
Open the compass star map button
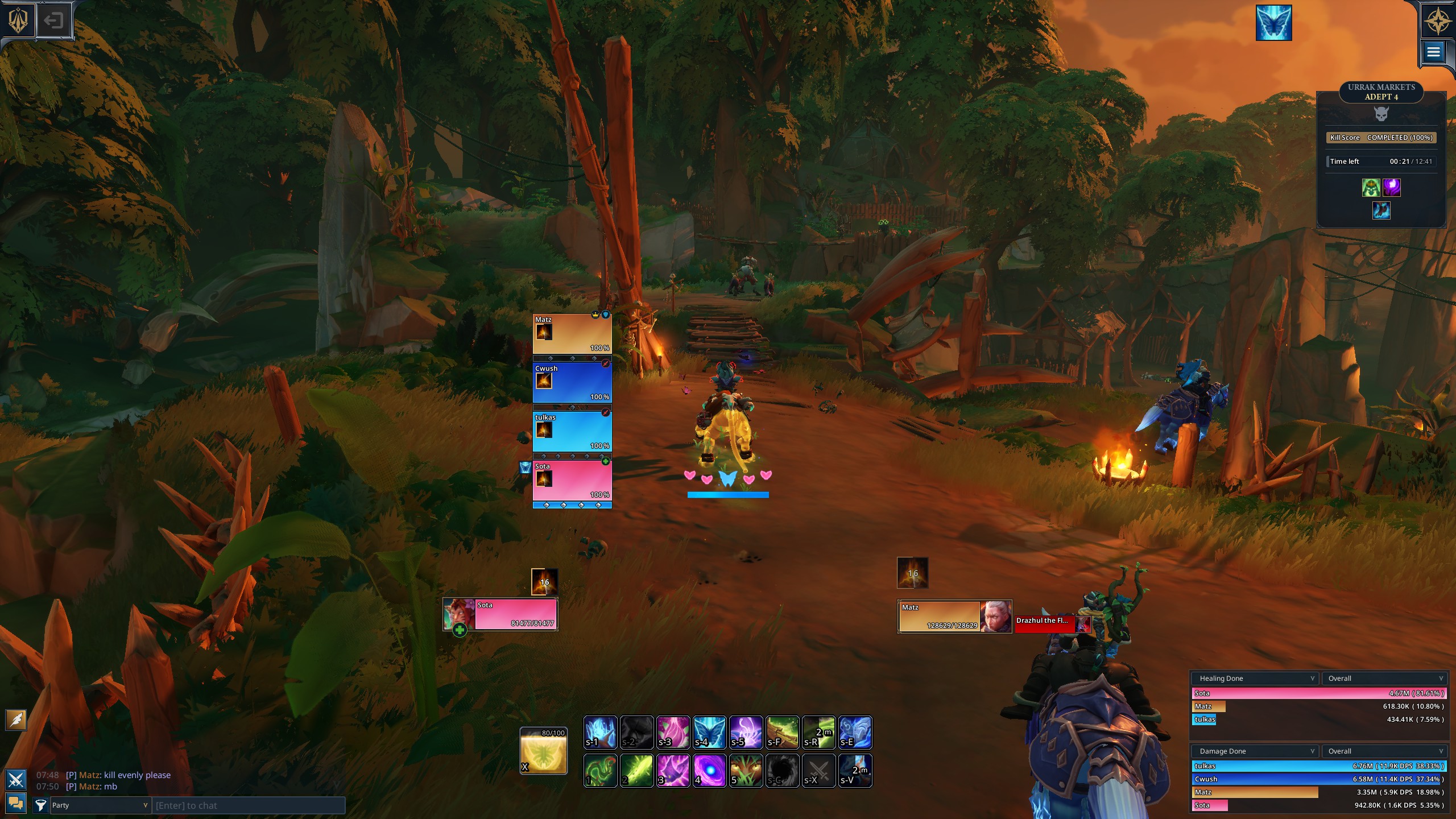[x=1437, y=21]
